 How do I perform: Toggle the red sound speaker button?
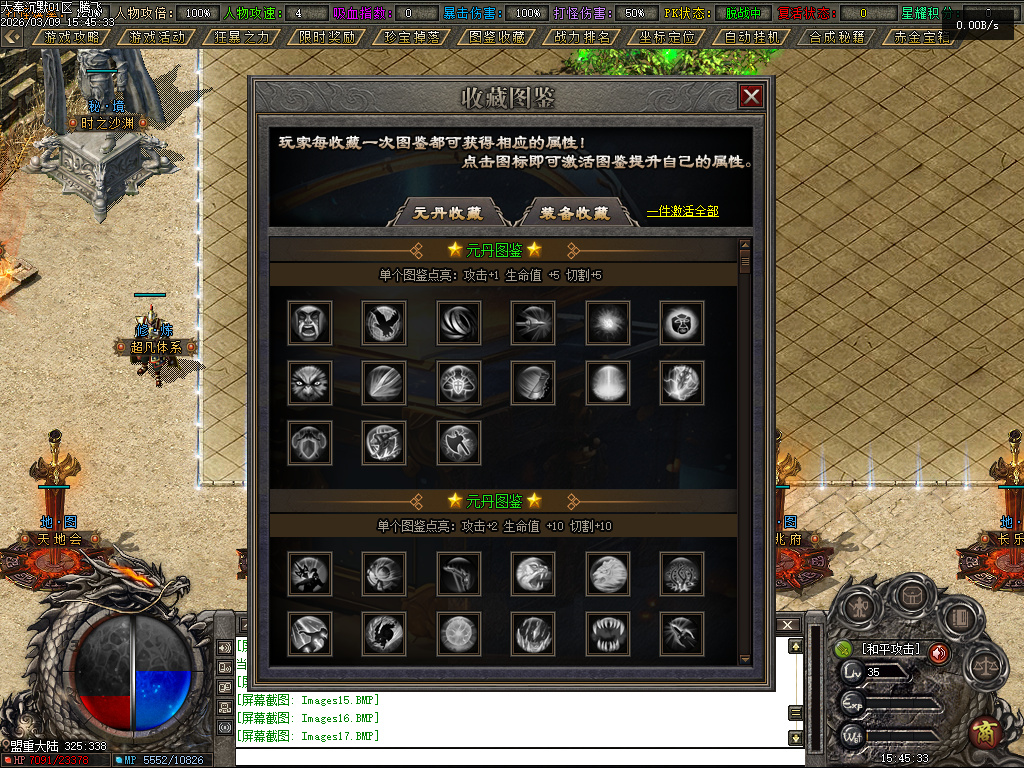(x=939, y=653)
